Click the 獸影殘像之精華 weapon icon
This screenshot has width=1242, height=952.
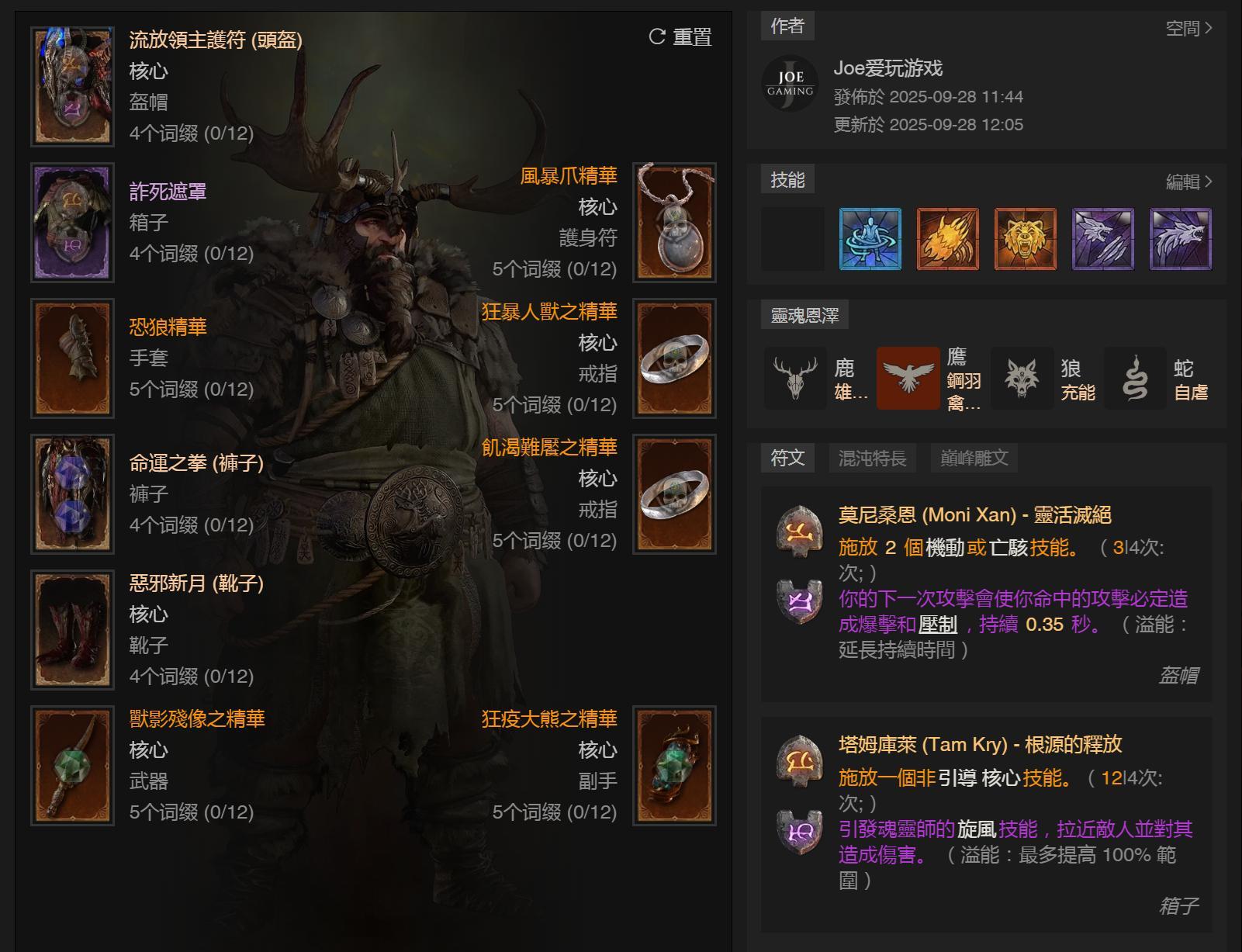pos(71,765)
